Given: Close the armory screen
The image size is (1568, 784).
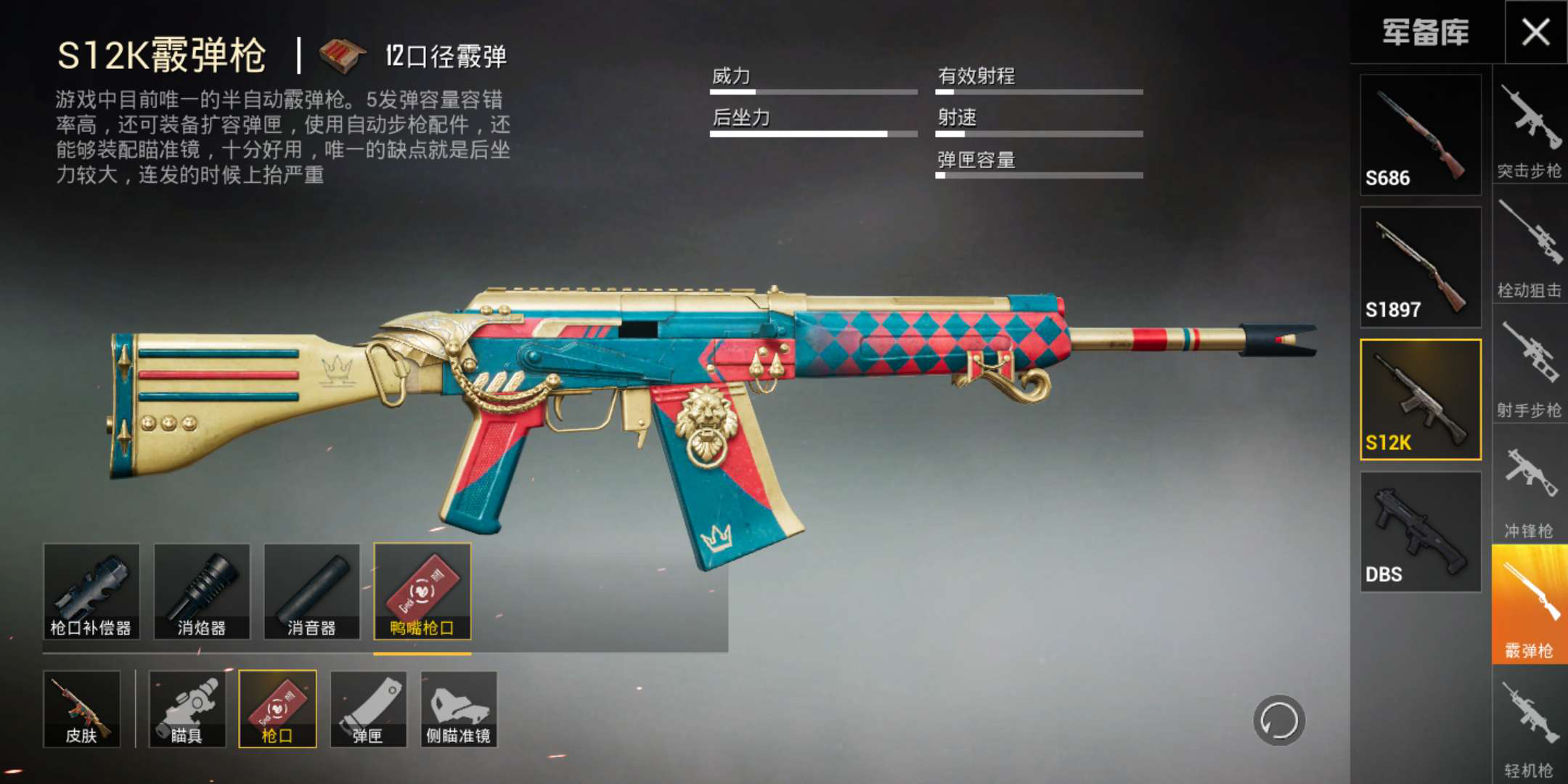Looking at the screenshot, I should (1535, 32).
